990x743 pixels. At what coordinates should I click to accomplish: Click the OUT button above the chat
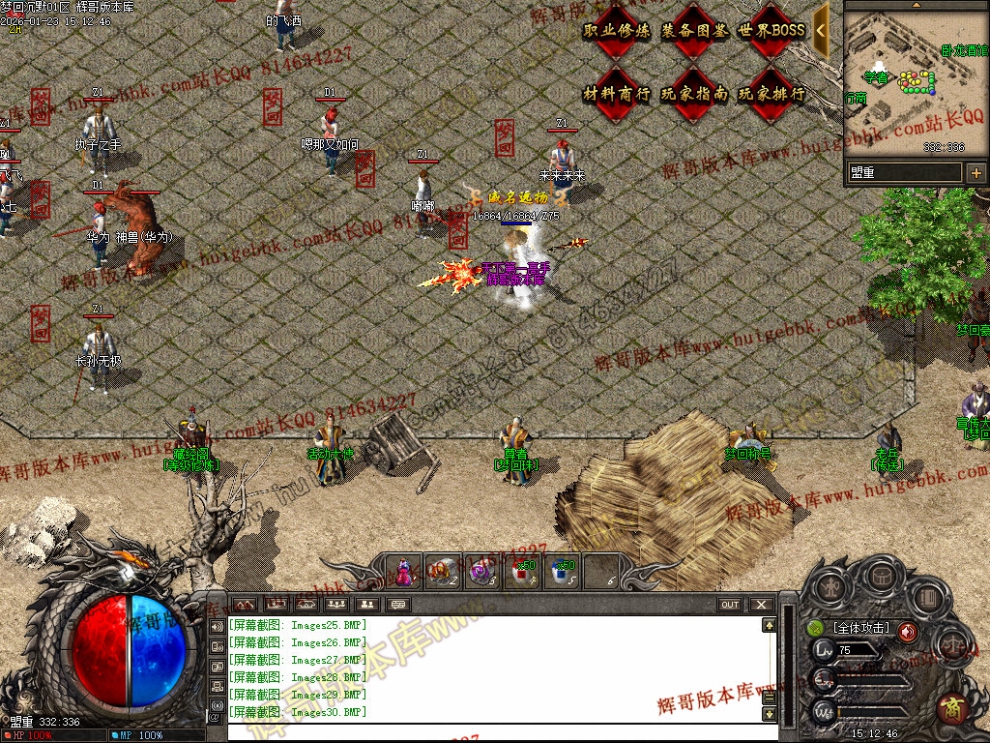[730, 605]
